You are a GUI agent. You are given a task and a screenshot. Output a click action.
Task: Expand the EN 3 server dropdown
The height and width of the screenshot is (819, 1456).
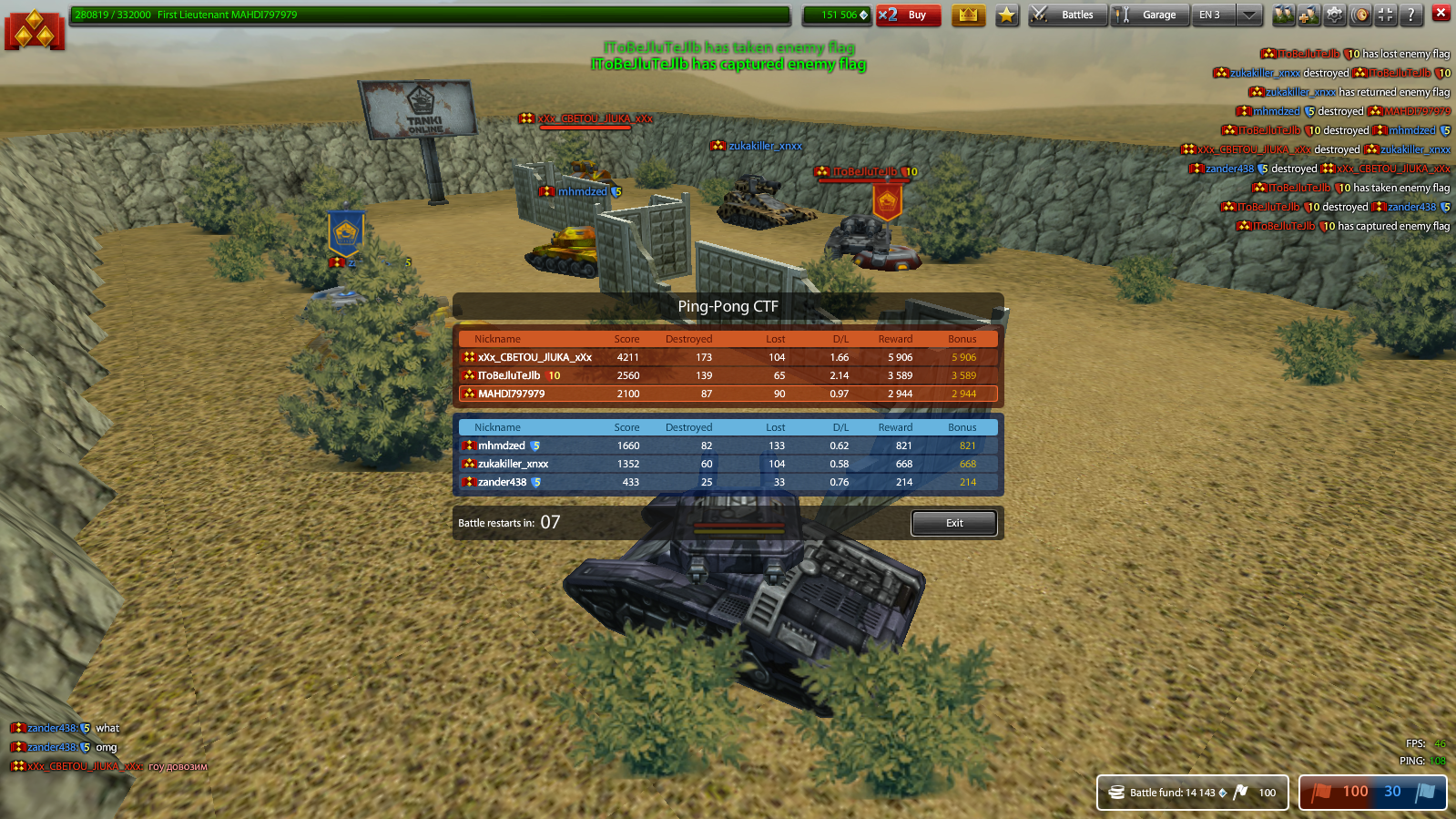click(x=1250, y=15)
